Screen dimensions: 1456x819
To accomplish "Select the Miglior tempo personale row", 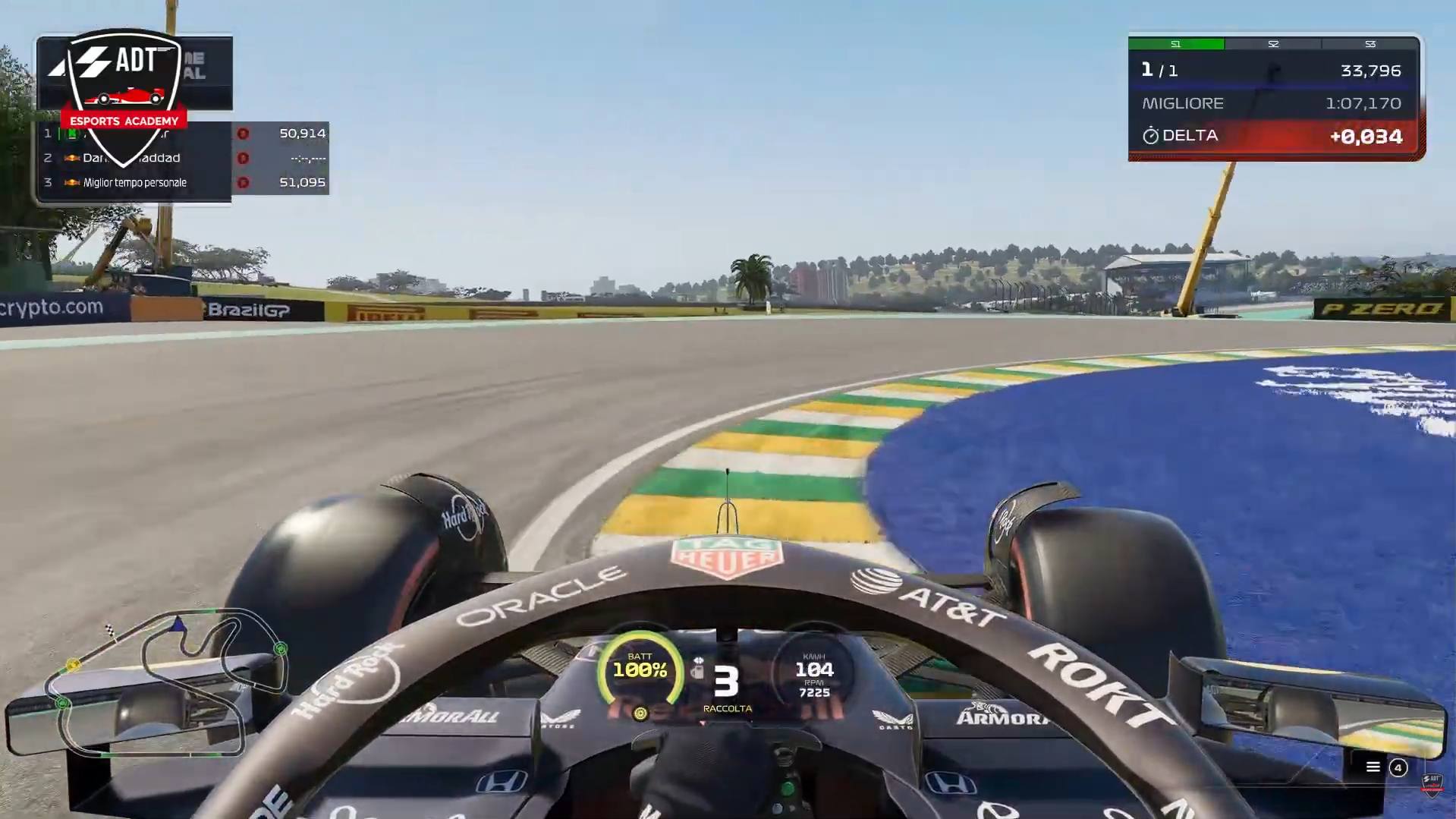I will (137, 182).
